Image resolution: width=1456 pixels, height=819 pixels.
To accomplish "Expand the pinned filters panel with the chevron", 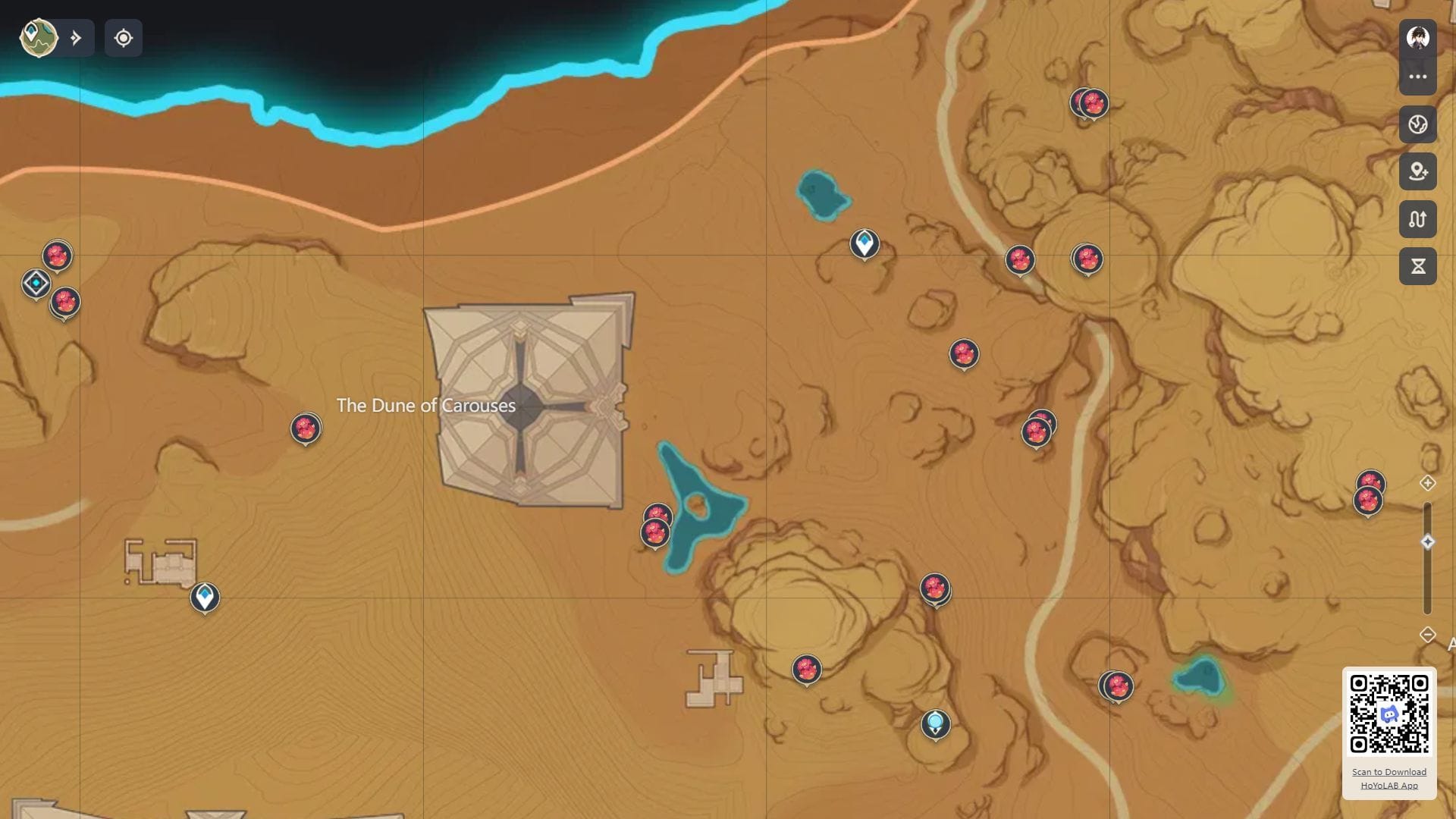I will [77, 36].
